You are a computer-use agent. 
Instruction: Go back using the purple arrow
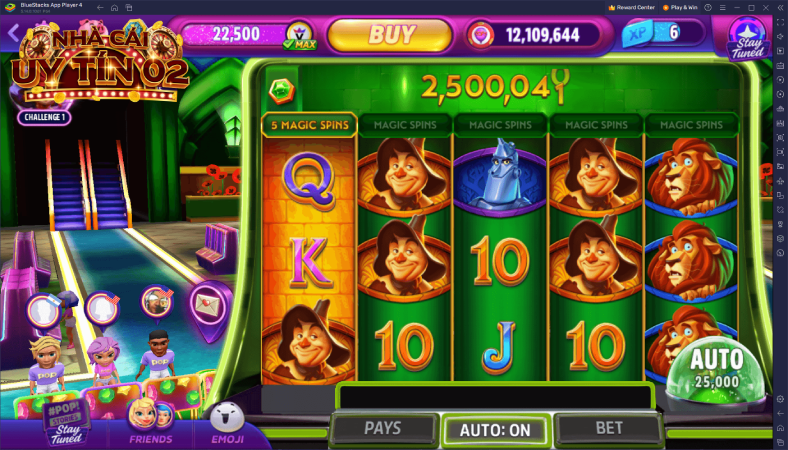point(13,33)
